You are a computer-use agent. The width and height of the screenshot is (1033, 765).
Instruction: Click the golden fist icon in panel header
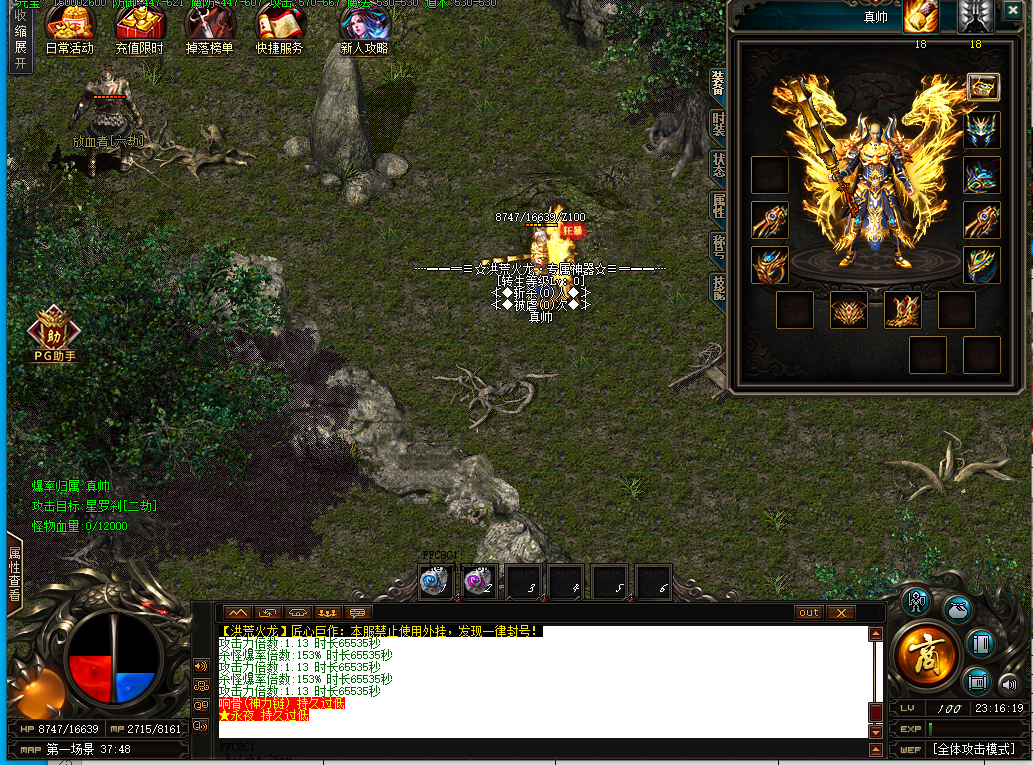(x=921, y=16)
